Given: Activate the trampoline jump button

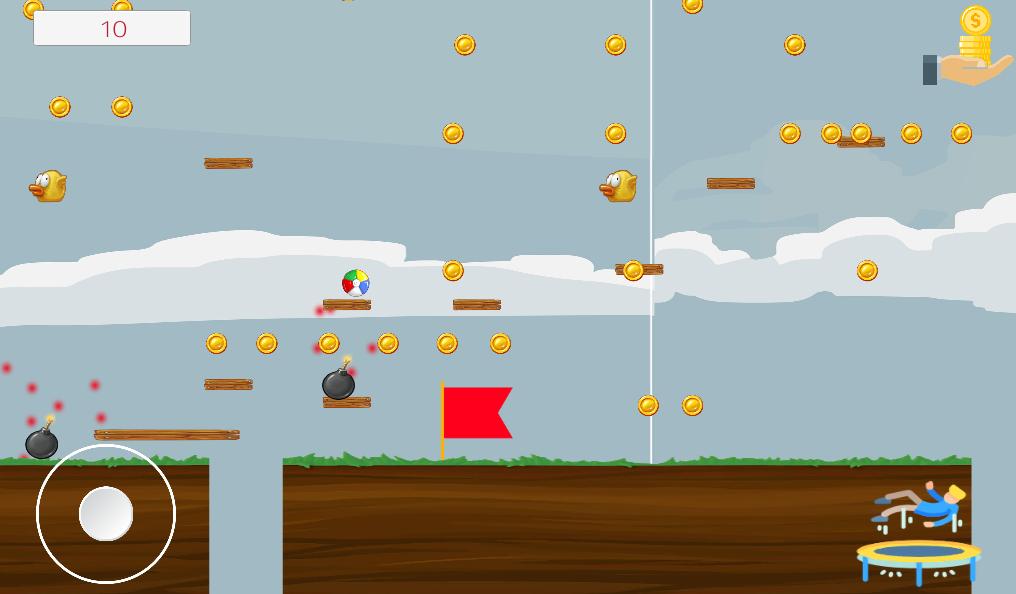Looking at the screenshot, I should (918, 534).
